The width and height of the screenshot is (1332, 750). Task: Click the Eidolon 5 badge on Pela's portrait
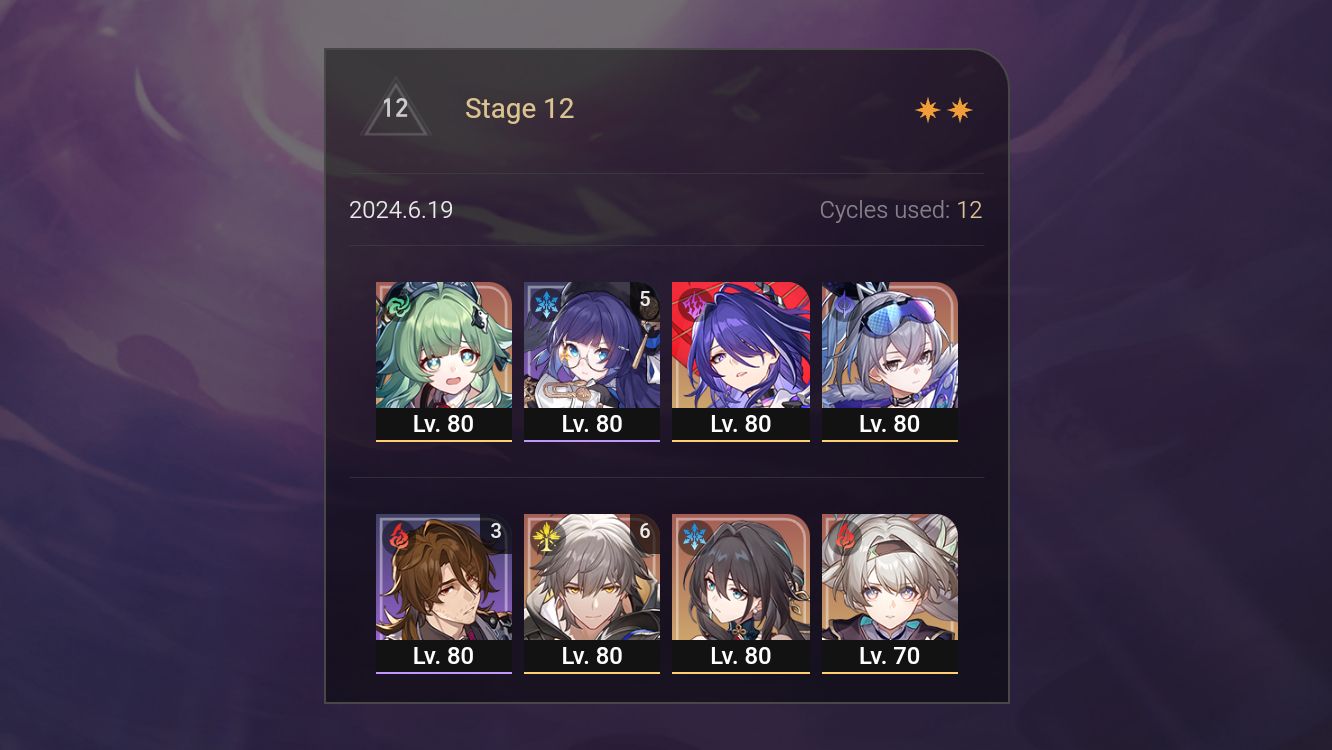click(x=644, y=298)
